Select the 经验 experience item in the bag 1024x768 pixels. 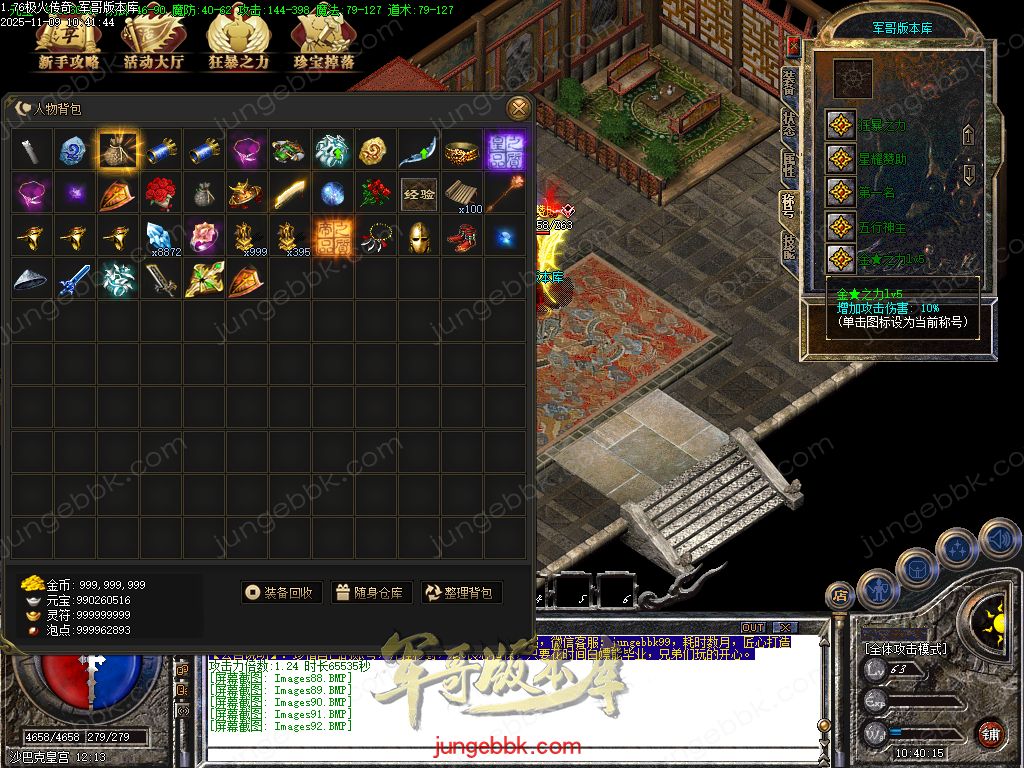coord(418,194)
